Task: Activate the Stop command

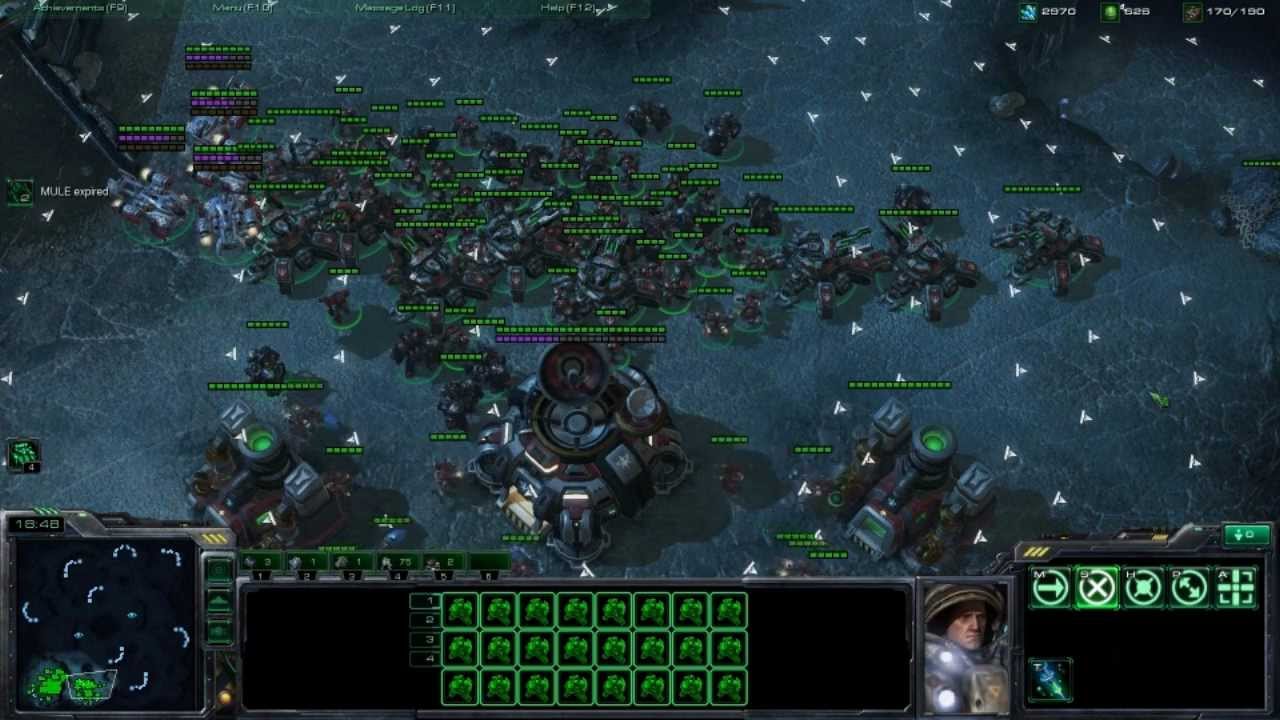Action: [x=1096, y=589]
